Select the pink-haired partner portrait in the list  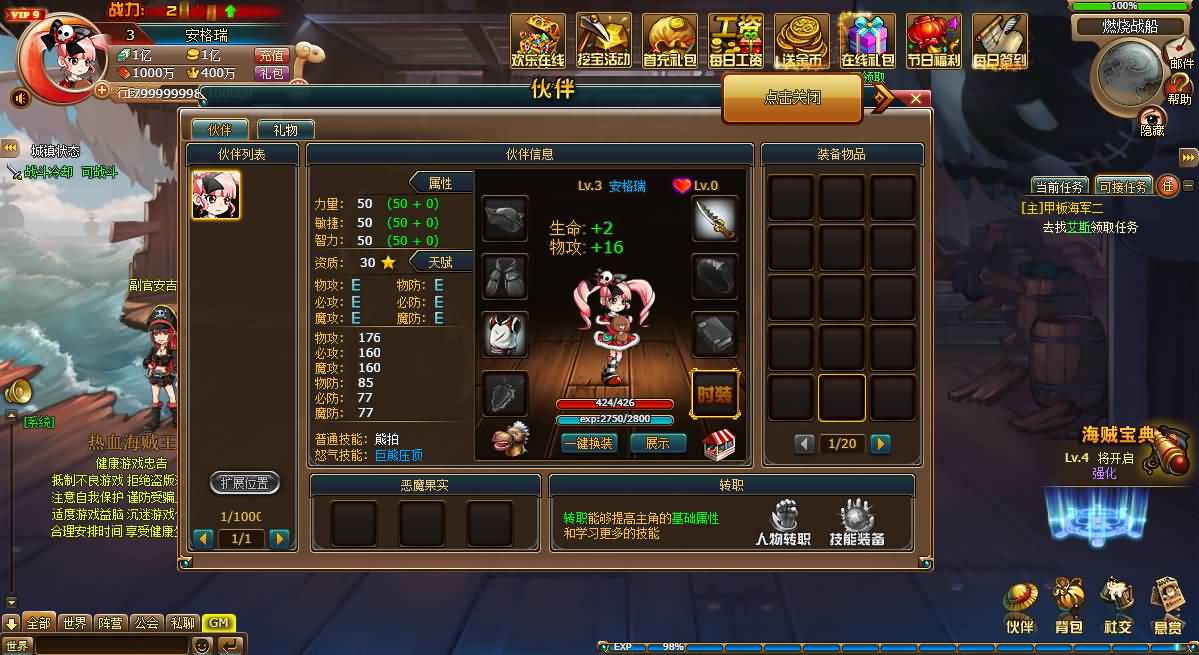point(216,195)
